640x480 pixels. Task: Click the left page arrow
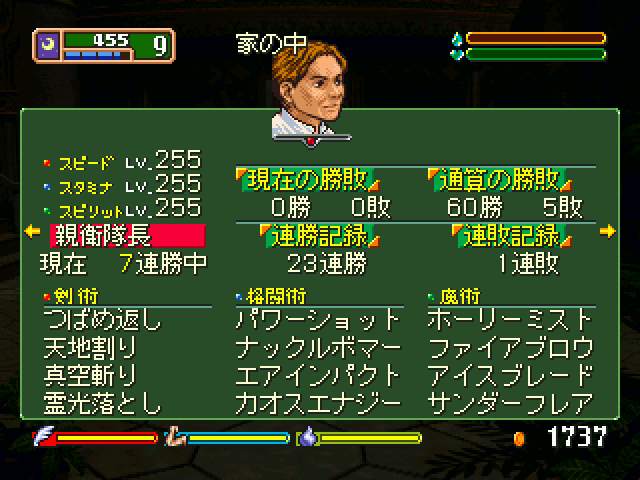tap(31, 232)
